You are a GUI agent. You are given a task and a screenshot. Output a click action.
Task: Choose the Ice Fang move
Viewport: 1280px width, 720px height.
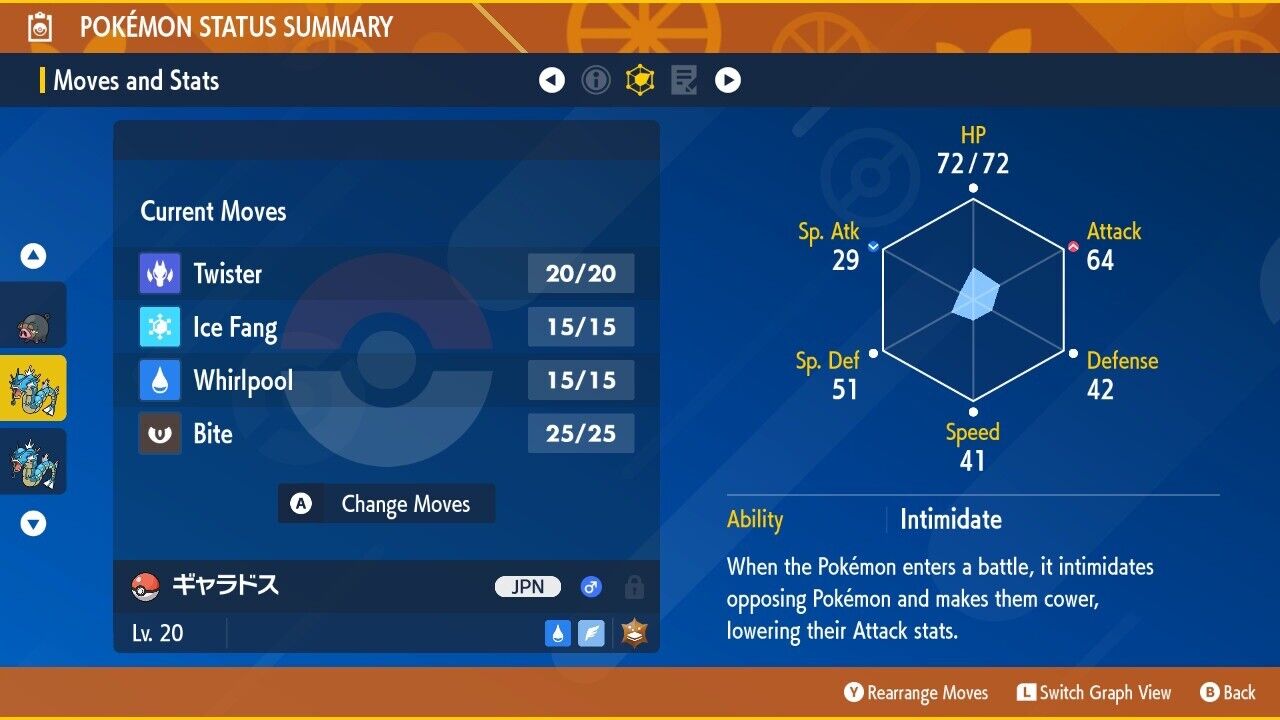coord(386,327)
